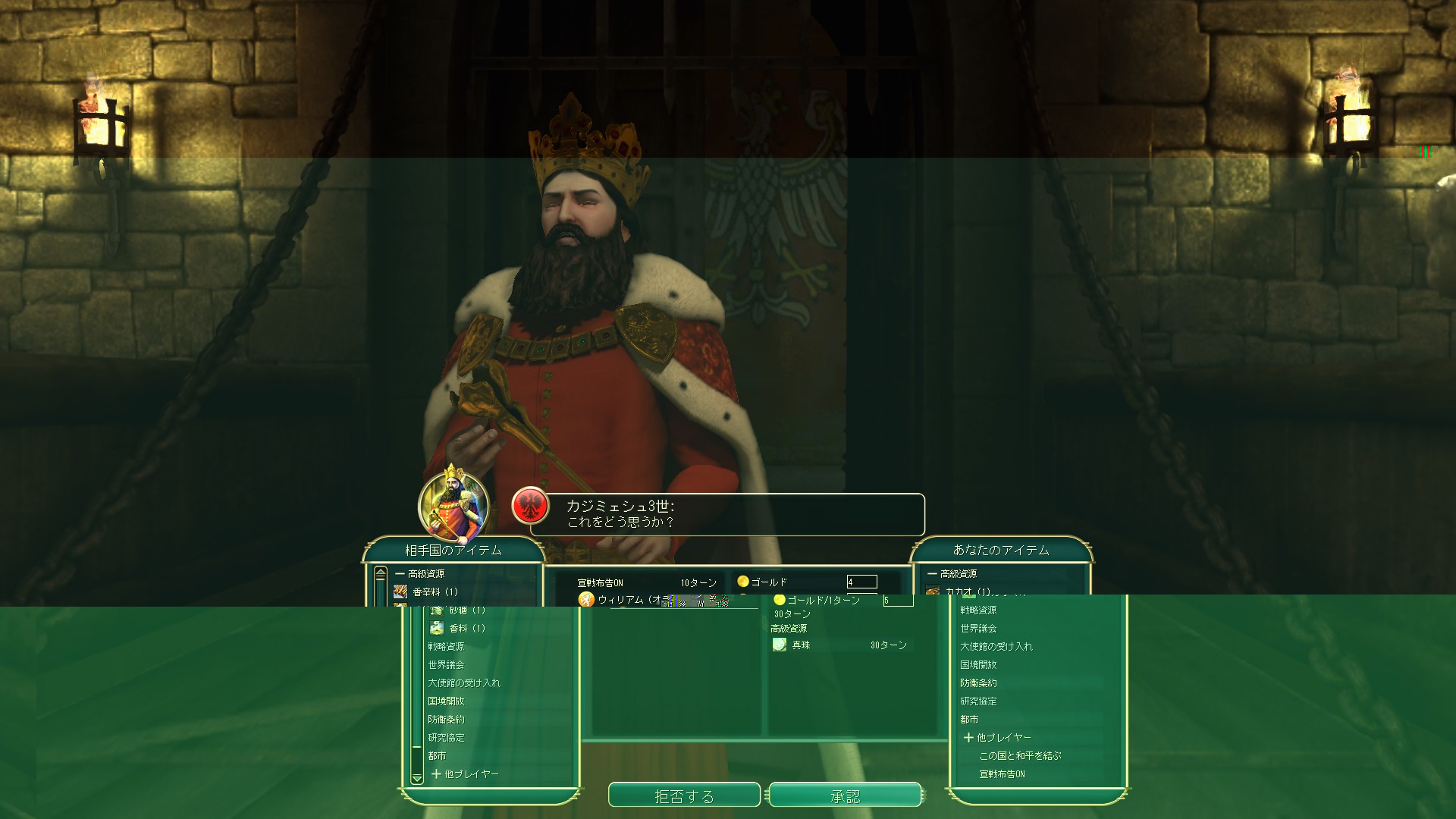
Task: Accept the trade with 承認
Action: (845, 795)
